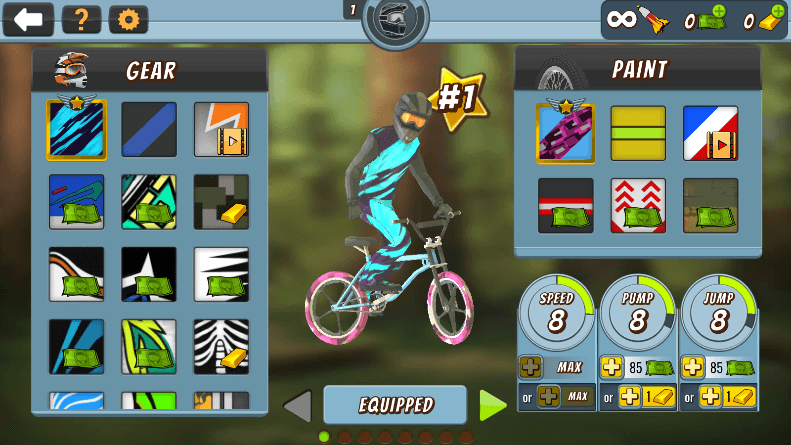The image size is (791, 445).
Task: Click the Equipped button
Action: (x=395, y=405)
